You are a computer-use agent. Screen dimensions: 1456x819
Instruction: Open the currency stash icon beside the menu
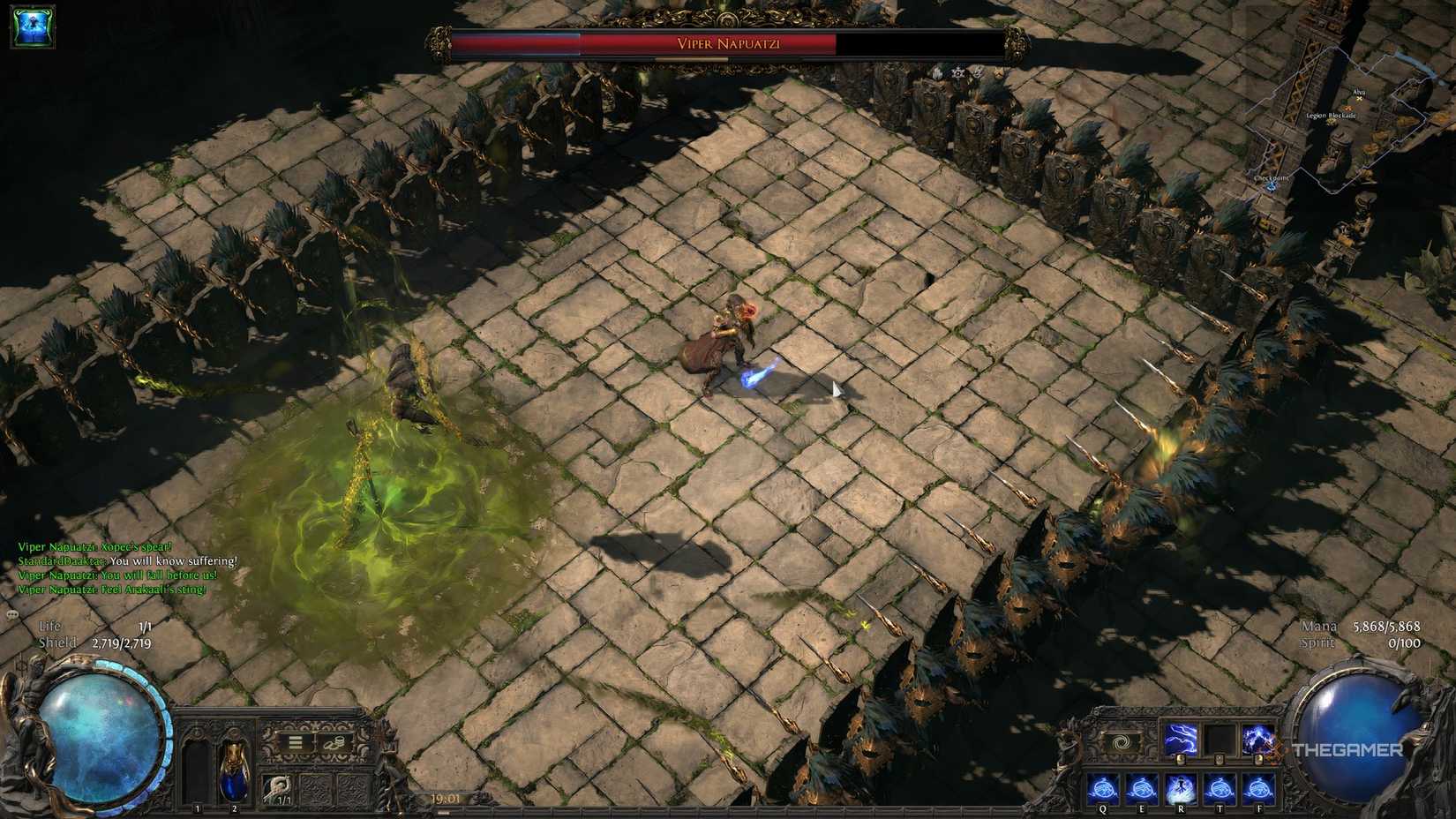334,742
